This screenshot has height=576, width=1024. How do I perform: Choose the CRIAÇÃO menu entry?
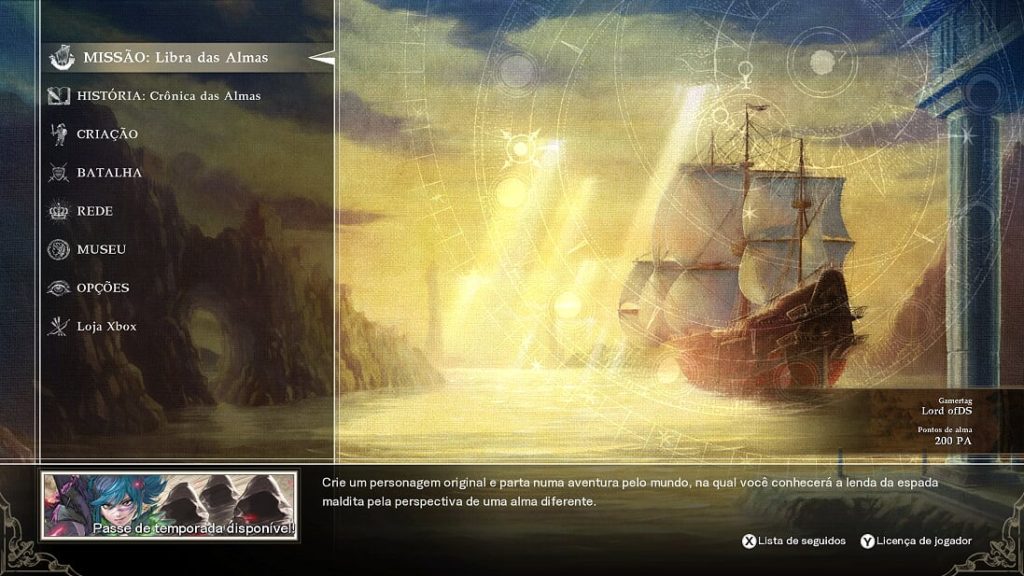(x=107, y=134)
